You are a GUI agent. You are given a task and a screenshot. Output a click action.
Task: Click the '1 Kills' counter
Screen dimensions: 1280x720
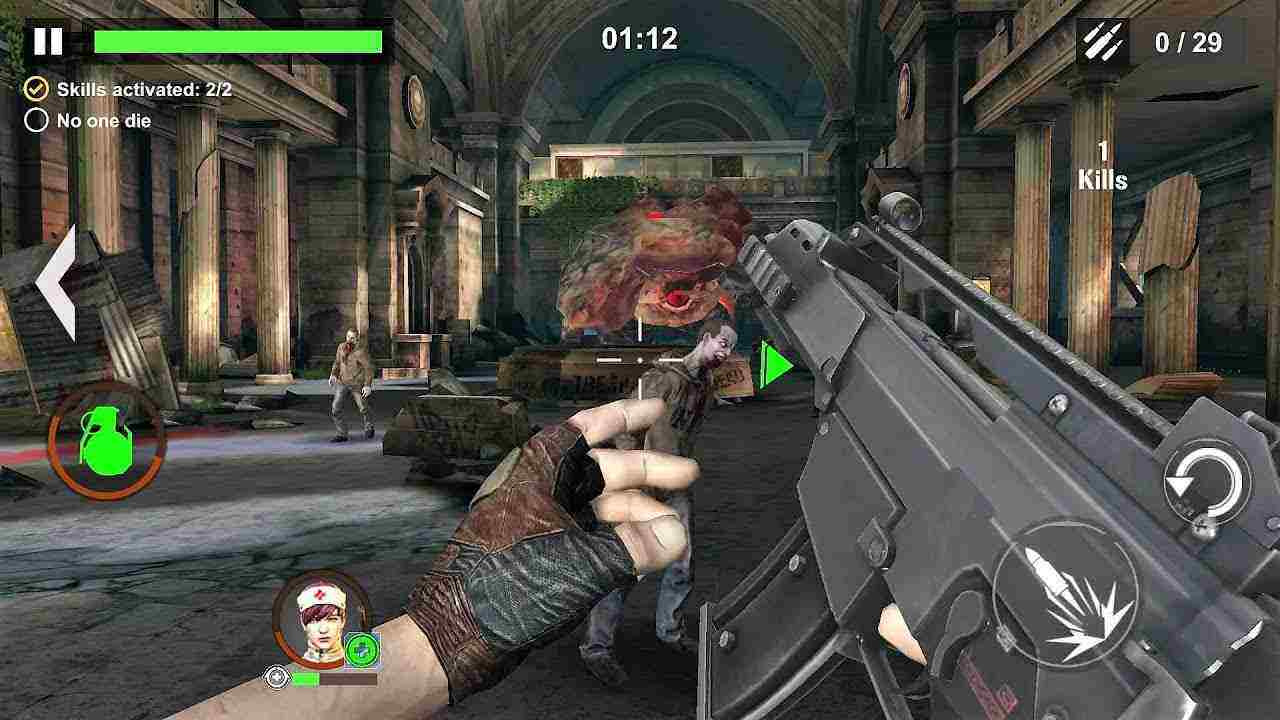(x=1102, y=165)
